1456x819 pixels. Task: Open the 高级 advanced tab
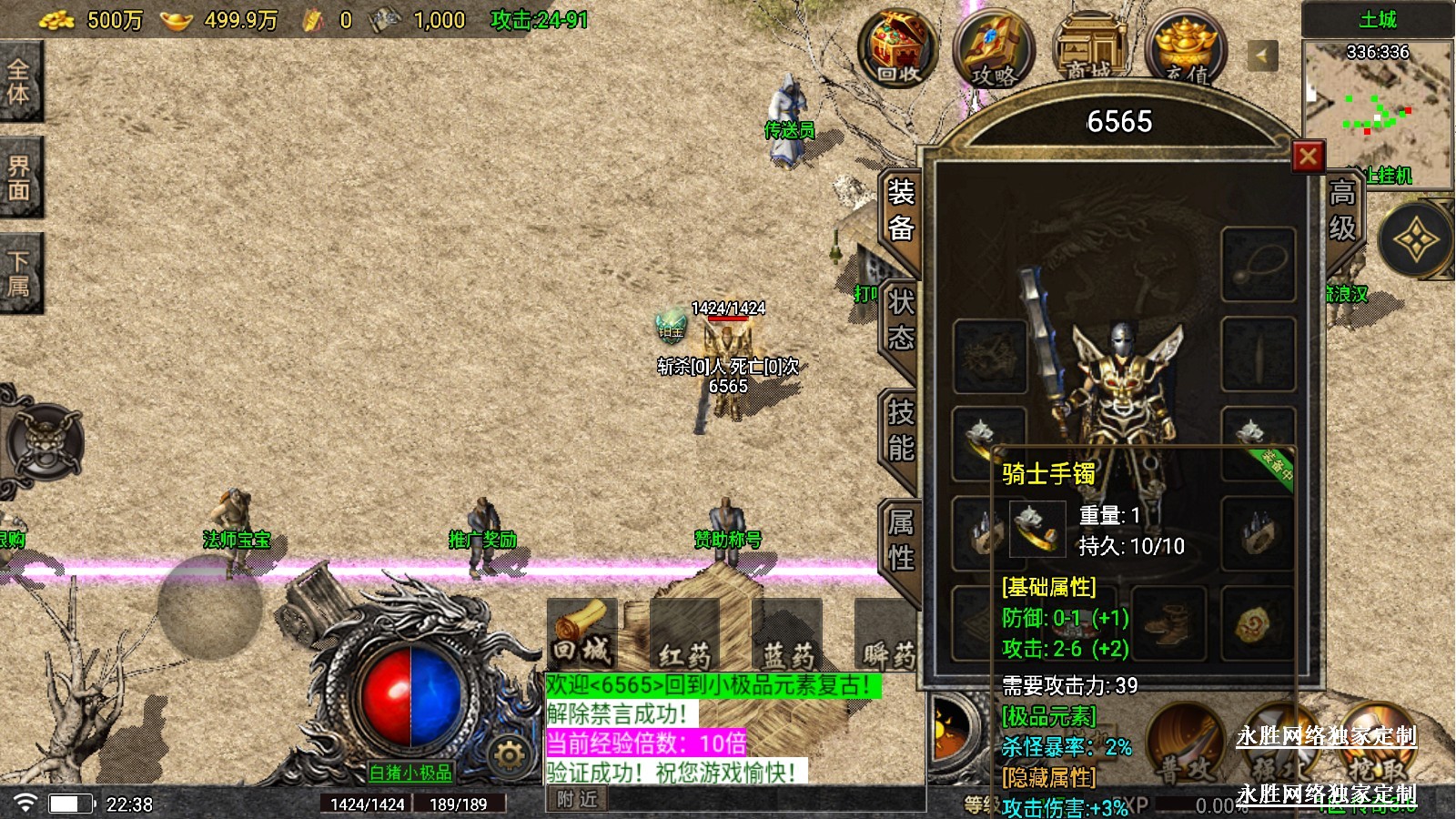click(1342, 210)
